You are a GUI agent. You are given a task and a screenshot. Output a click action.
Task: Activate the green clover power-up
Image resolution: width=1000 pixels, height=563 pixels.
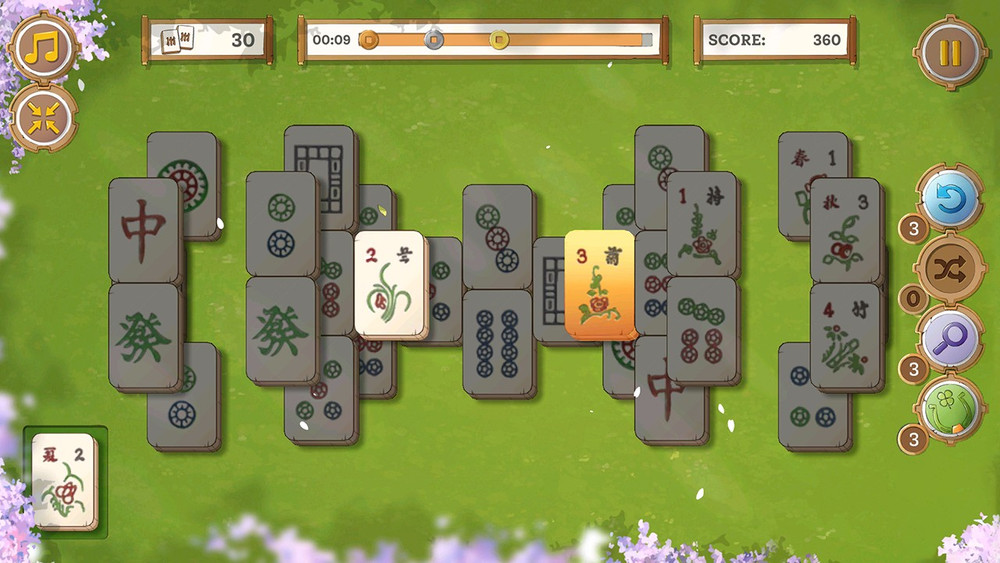(946, 409)
